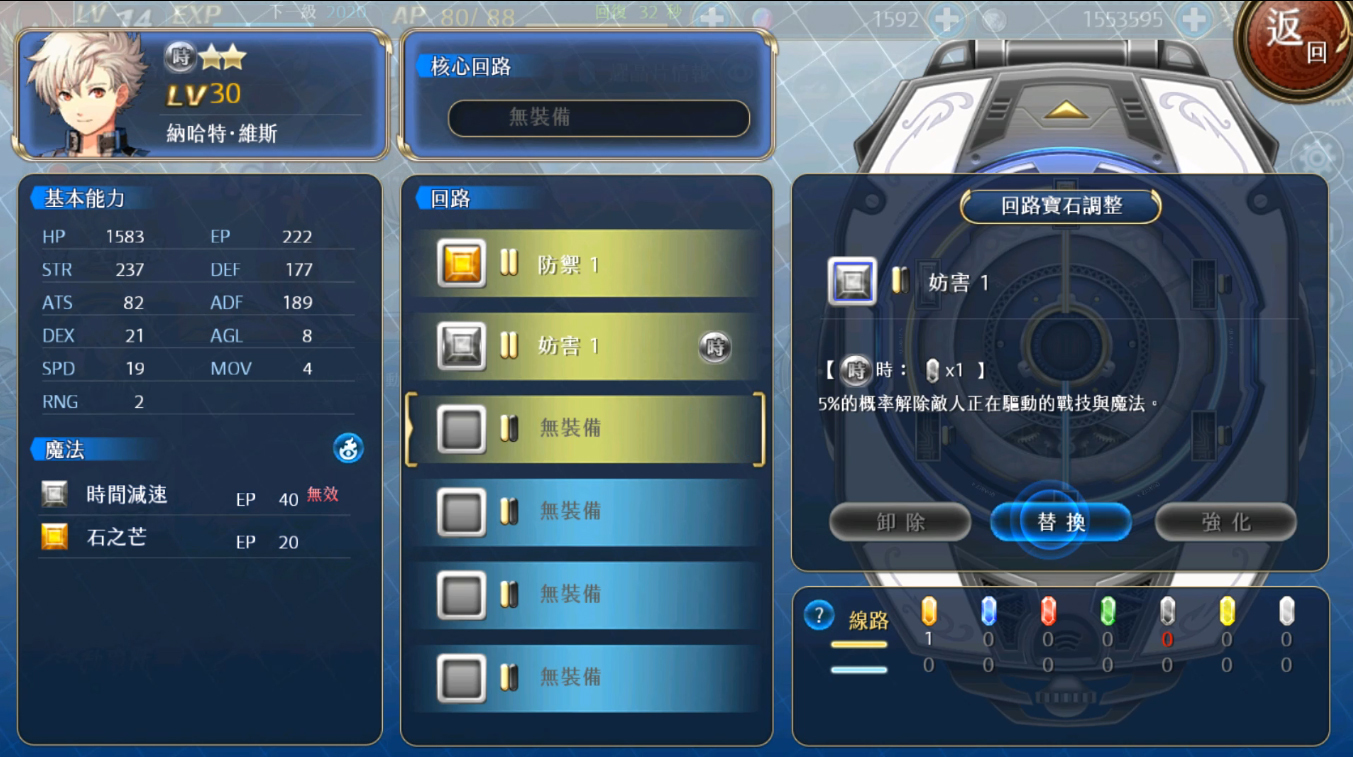Open the 核心回路 無裝備 slot
The width and height of the screenshot is (1353, 757).
point(598,118)
